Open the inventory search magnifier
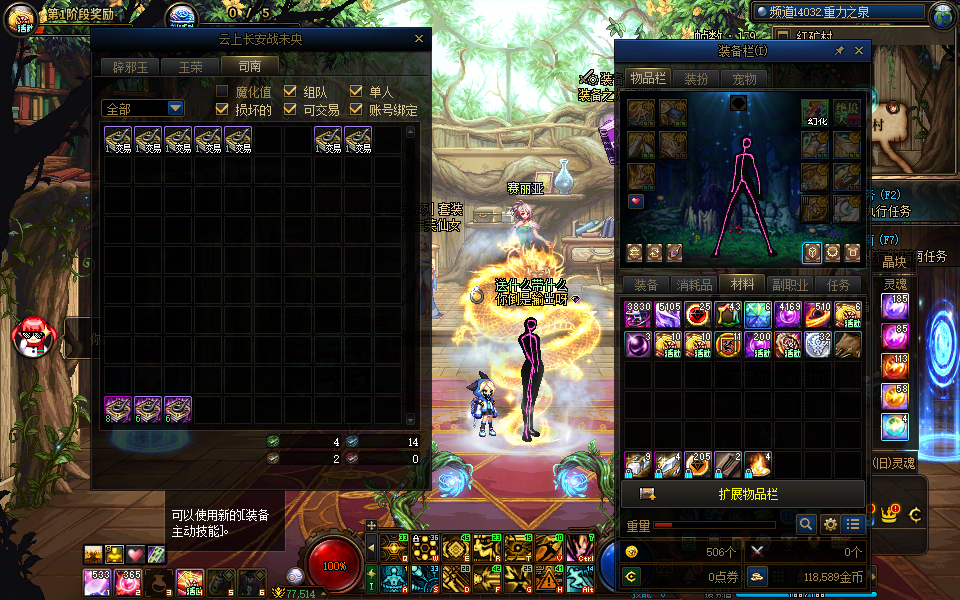This screenshot has width=960, height=600. click(x=806, y=524)
